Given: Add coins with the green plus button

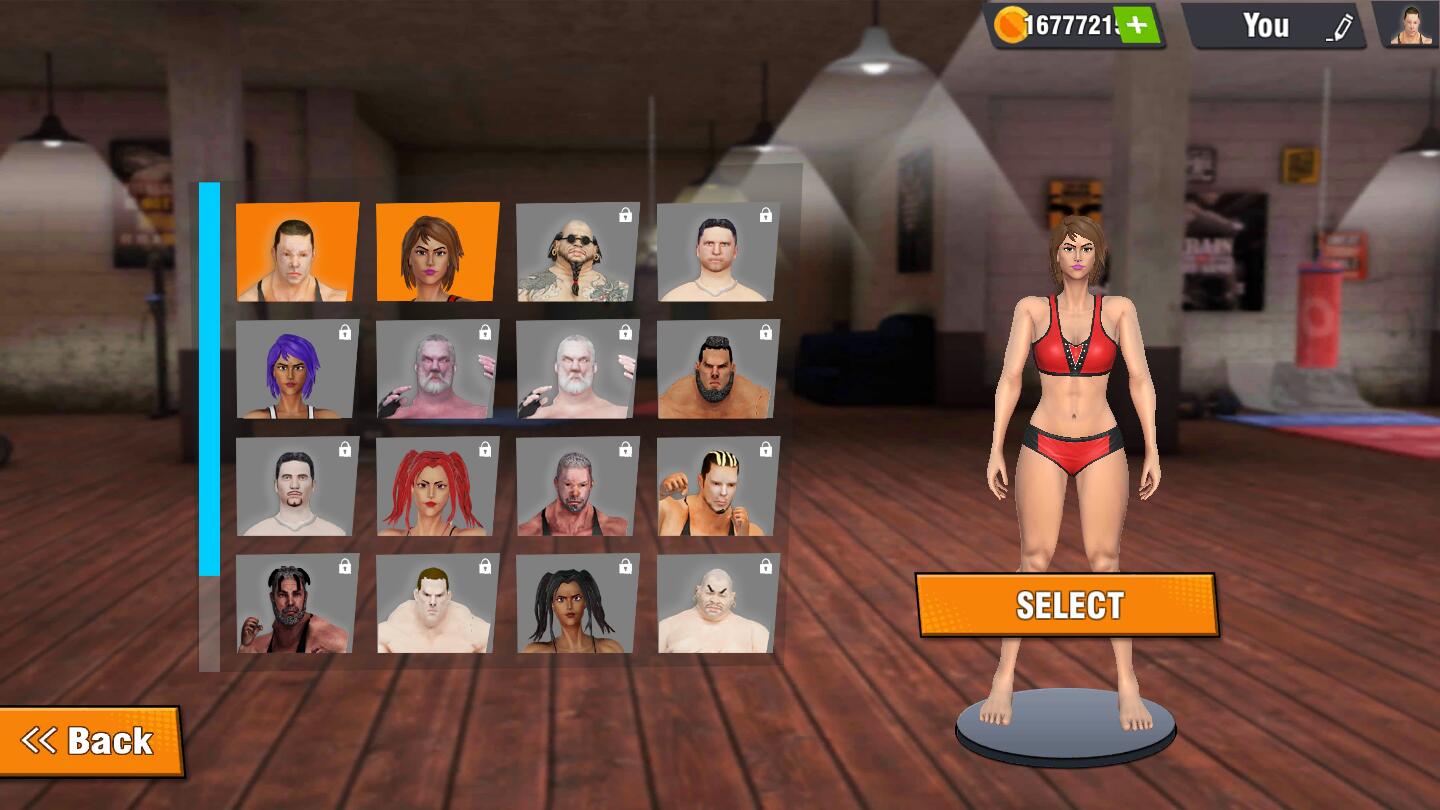Looking at the screenshot, I should tap(1136, 25).
